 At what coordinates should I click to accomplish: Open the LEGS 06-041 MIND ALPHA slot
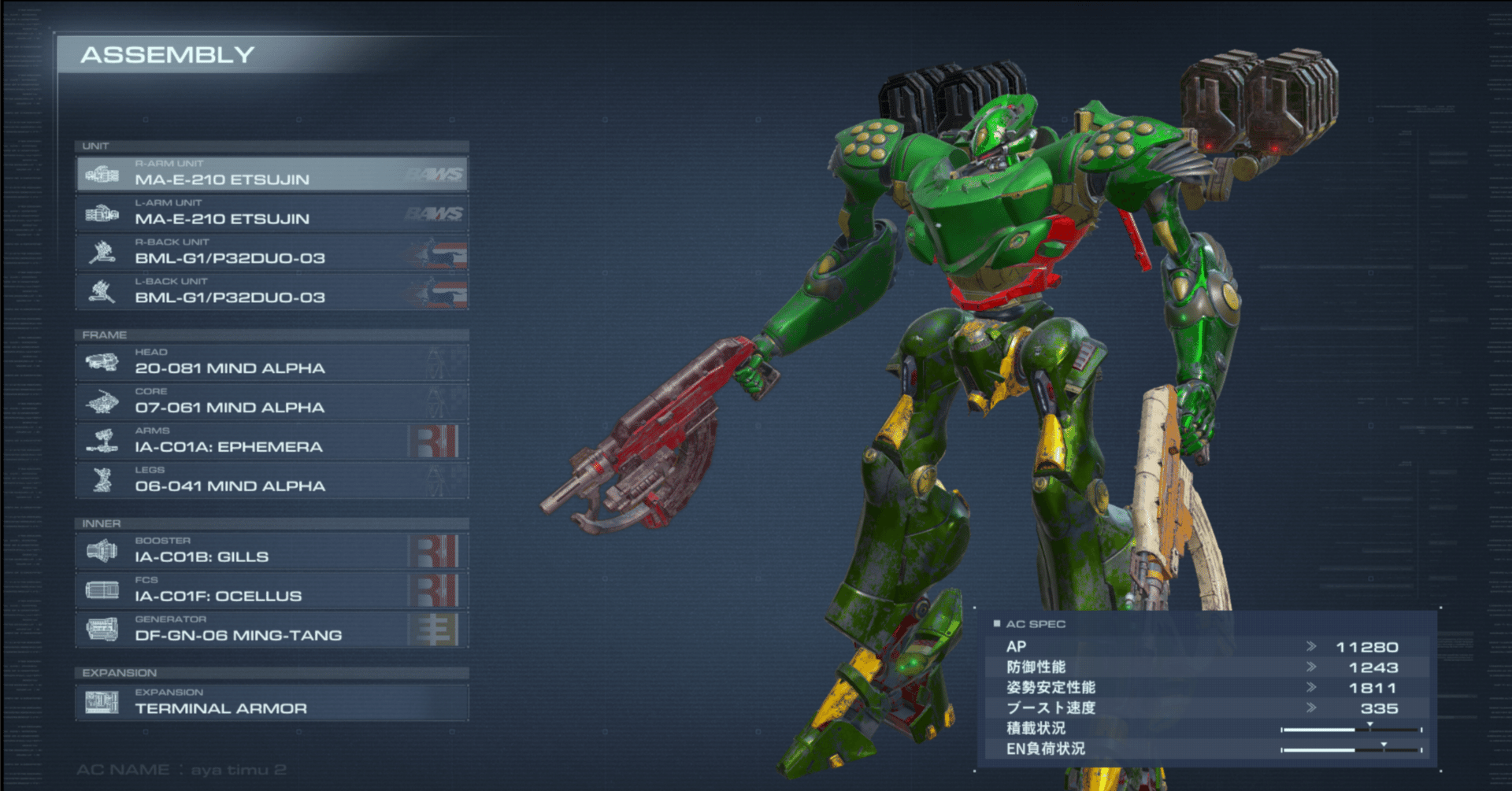tap(272, 481)
